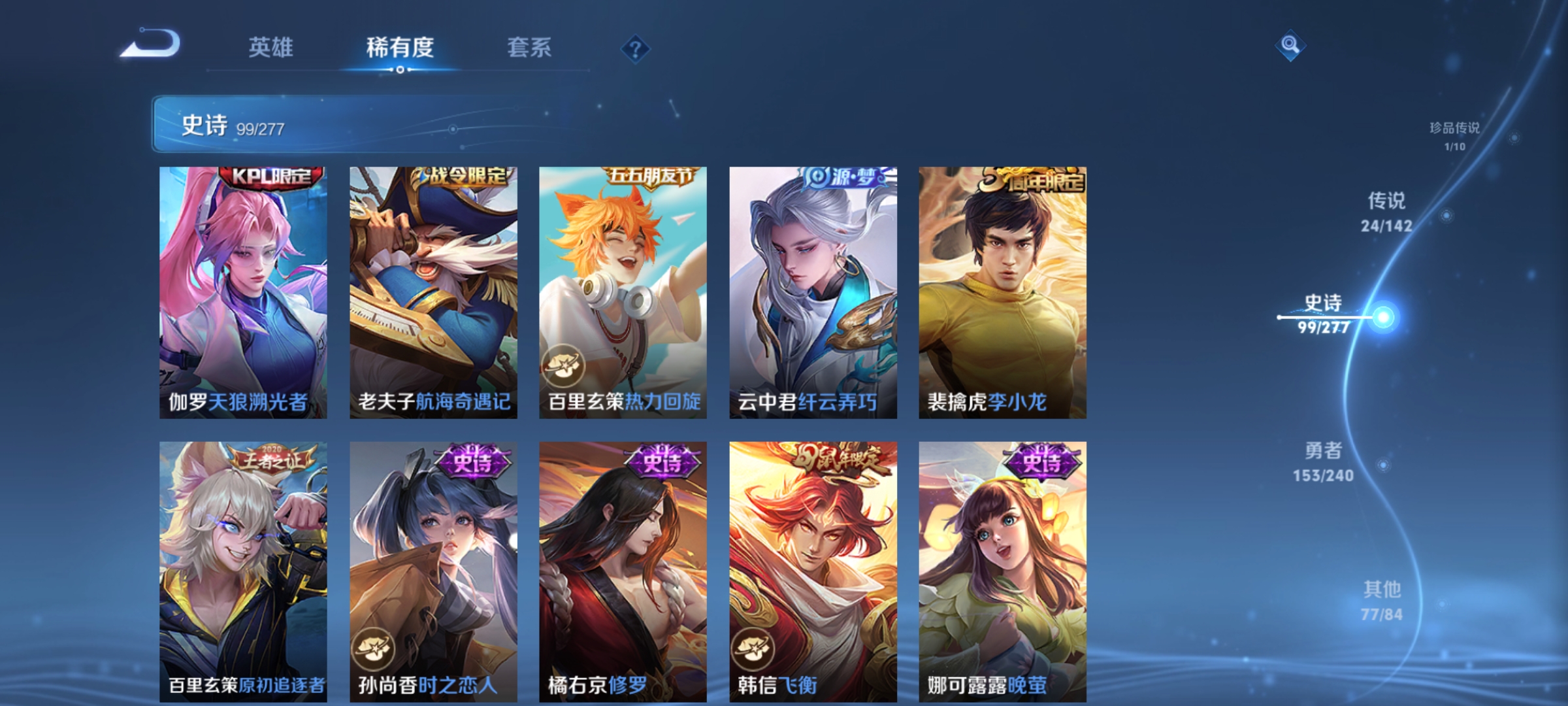Switch to the 英雄 tab
1568x706 pixels.
pyautogui.click(x=272, y=47)
